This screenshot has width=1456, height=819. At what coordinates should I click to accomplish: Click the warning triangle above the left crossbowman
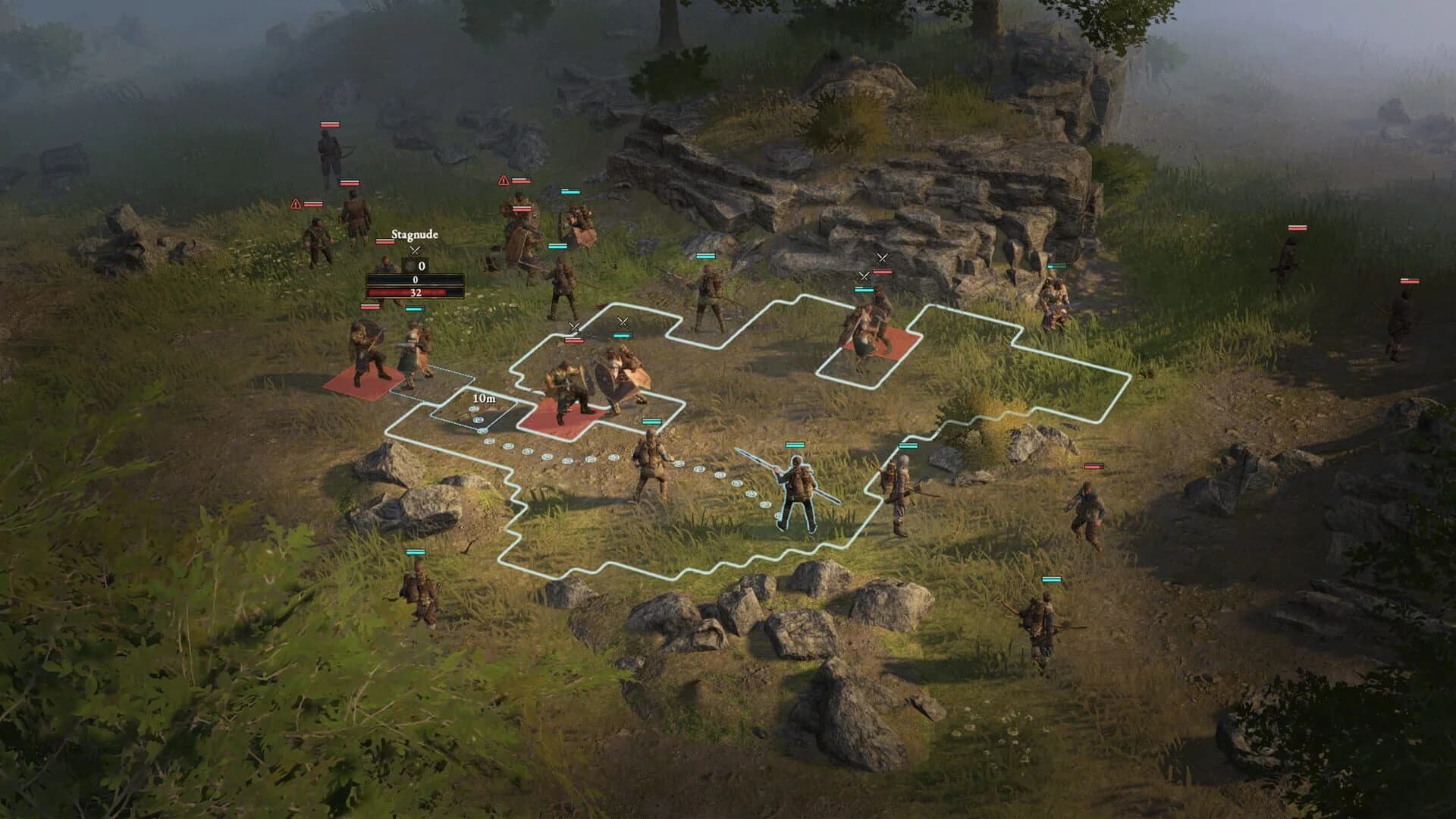click(294, 202)
